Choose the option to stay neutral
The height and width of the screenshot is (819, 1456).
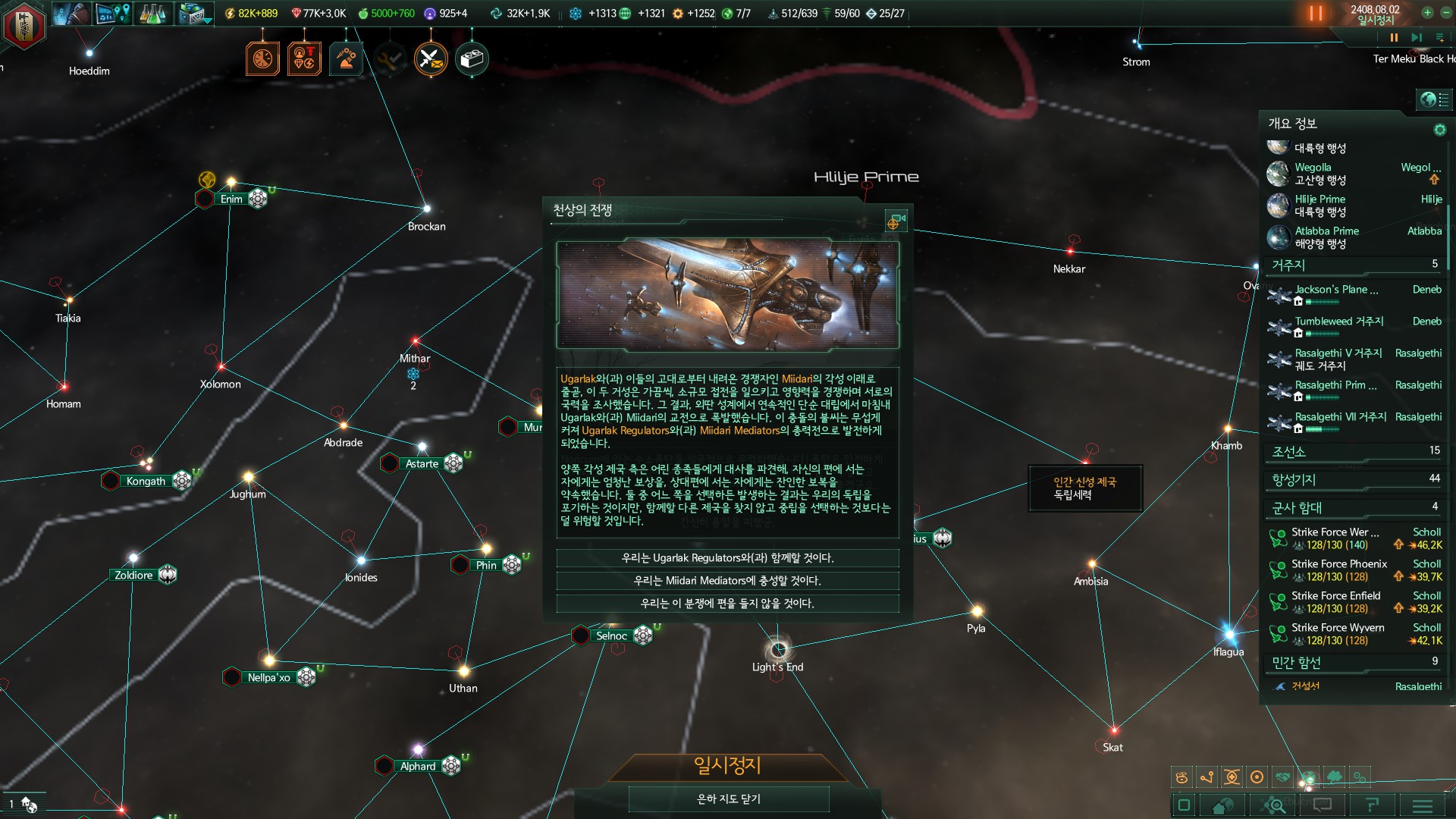(x=727, y=604)
